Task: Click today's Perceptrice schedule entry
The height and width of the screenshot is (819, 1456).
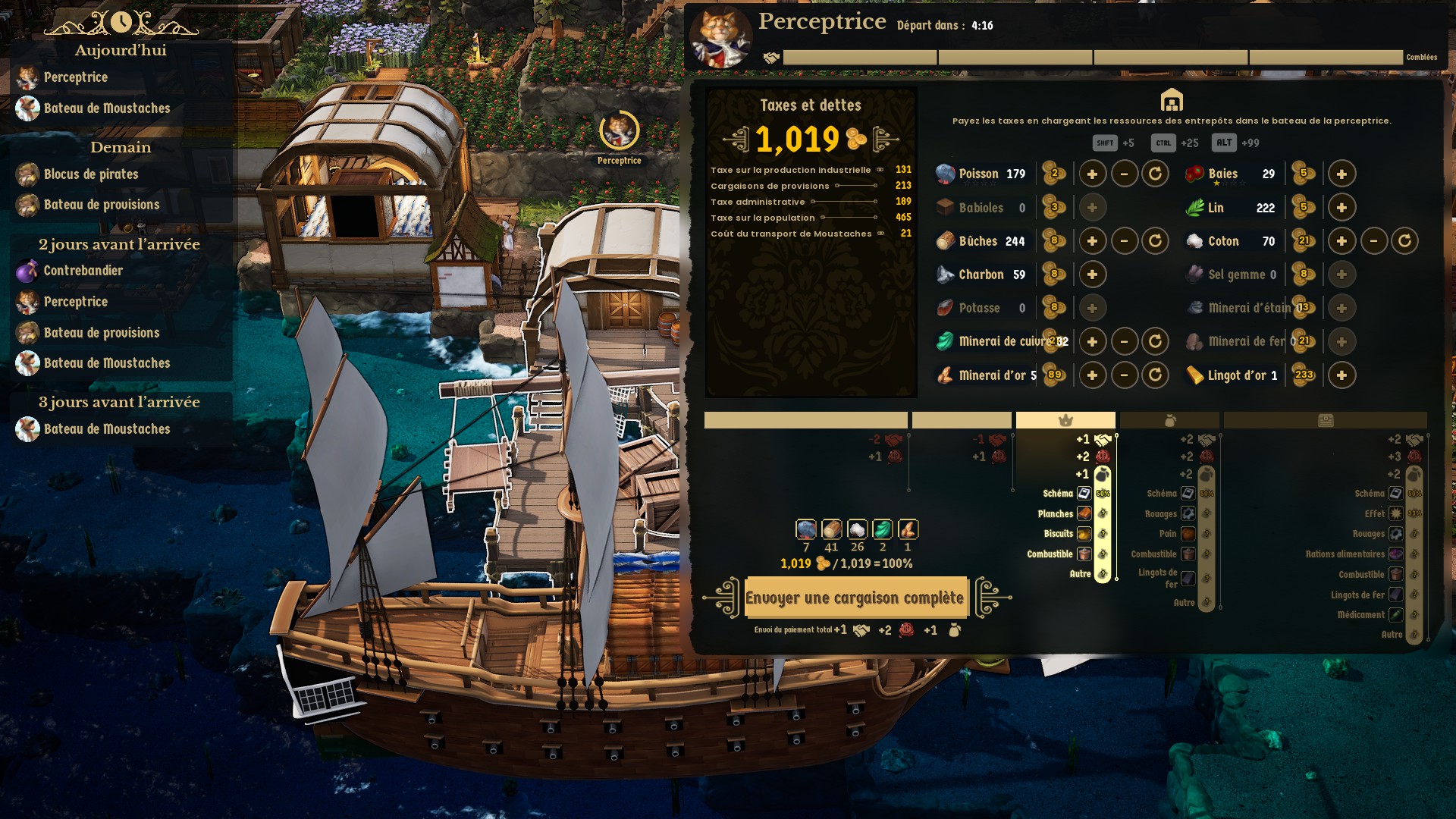Action: [75, 77]
